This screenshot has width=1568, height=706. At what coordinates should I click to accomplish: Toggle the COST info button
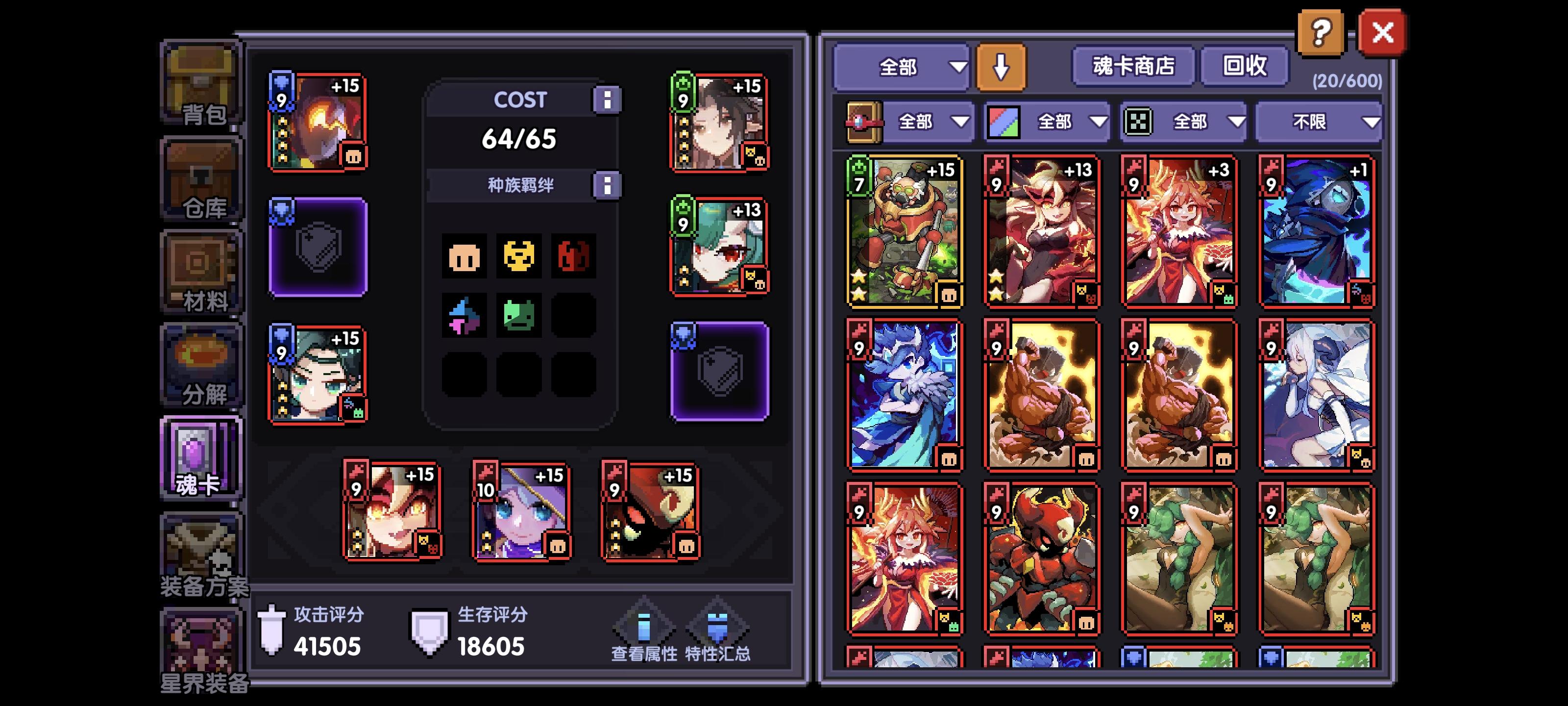point(607,100)
